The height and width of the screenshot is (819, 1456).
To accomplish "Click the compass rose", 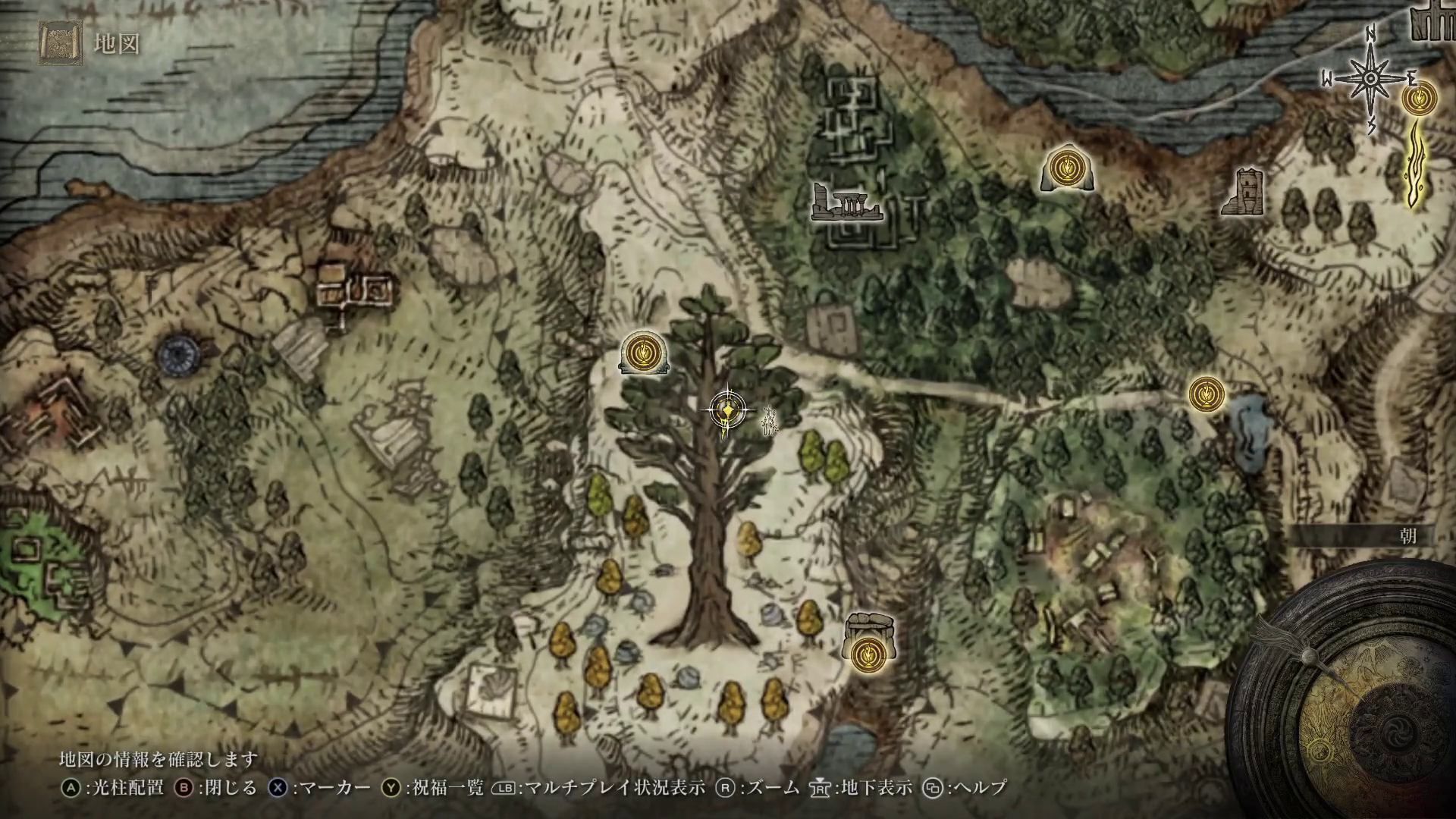I will 1371,78.
